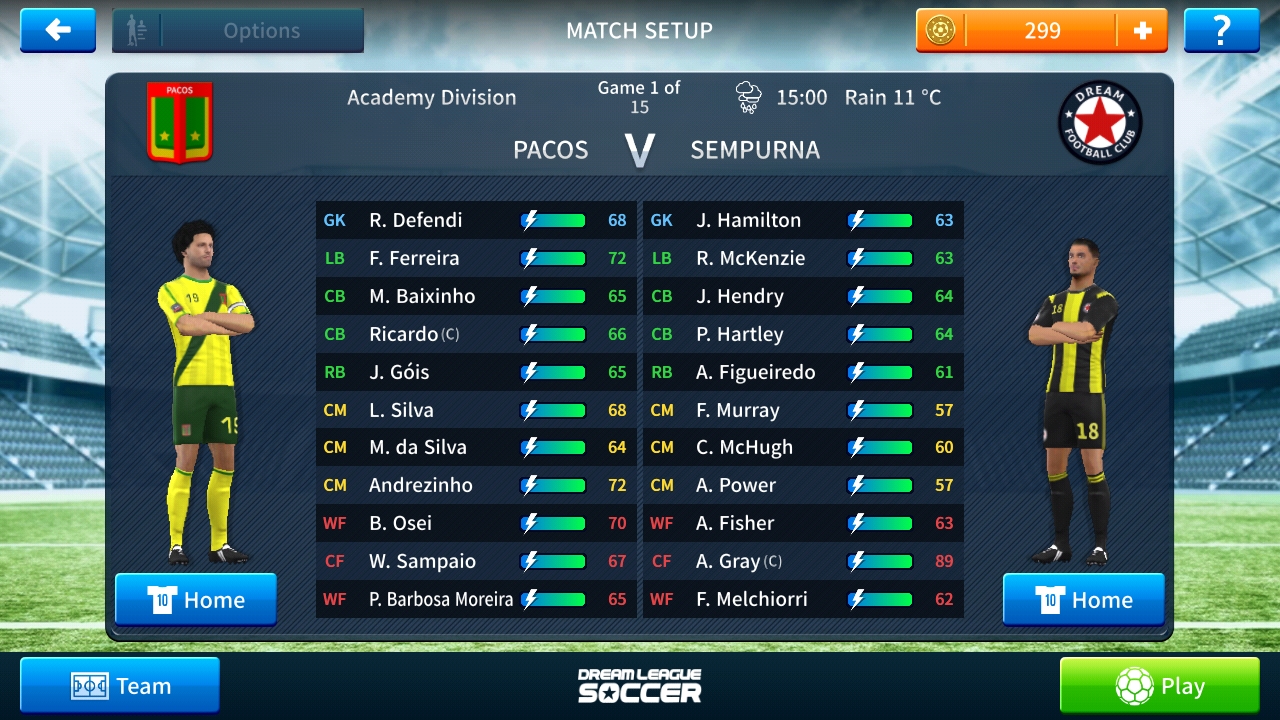Click the Pacos club crest
This screenshot has width=1280, height=720.
click(x=180, y=122)
